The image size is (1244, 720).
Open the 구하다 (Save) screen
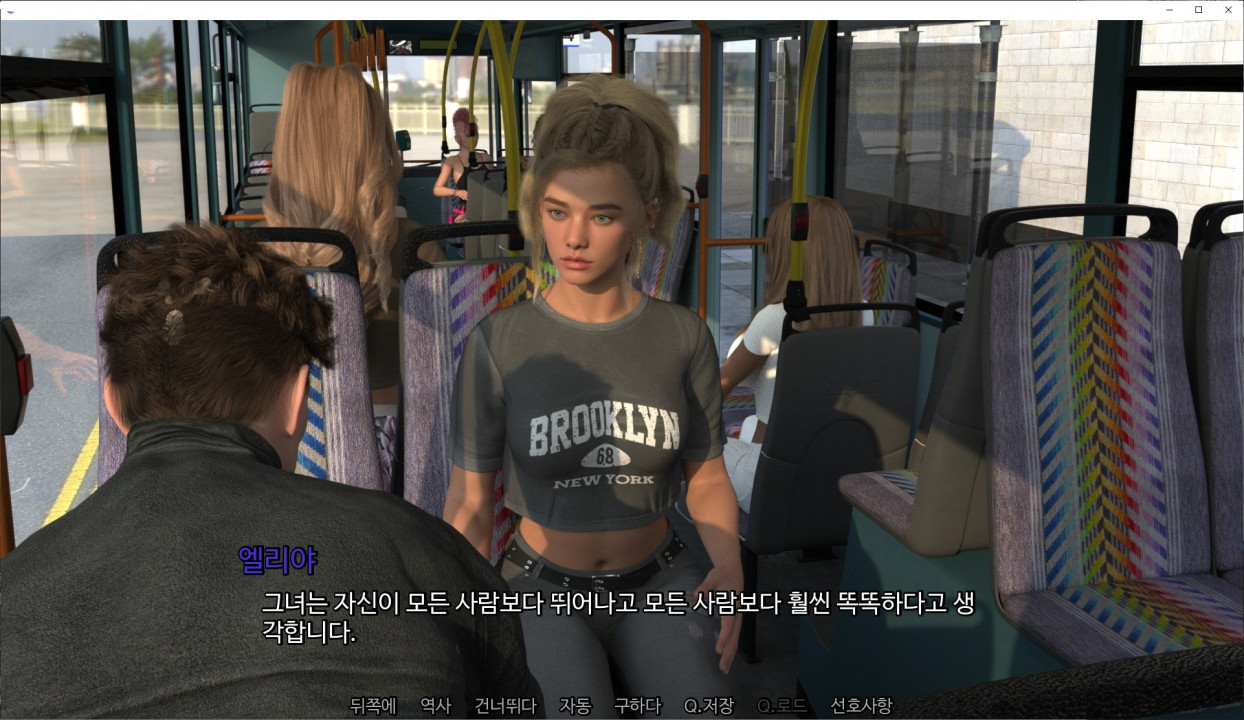point(637,705)
